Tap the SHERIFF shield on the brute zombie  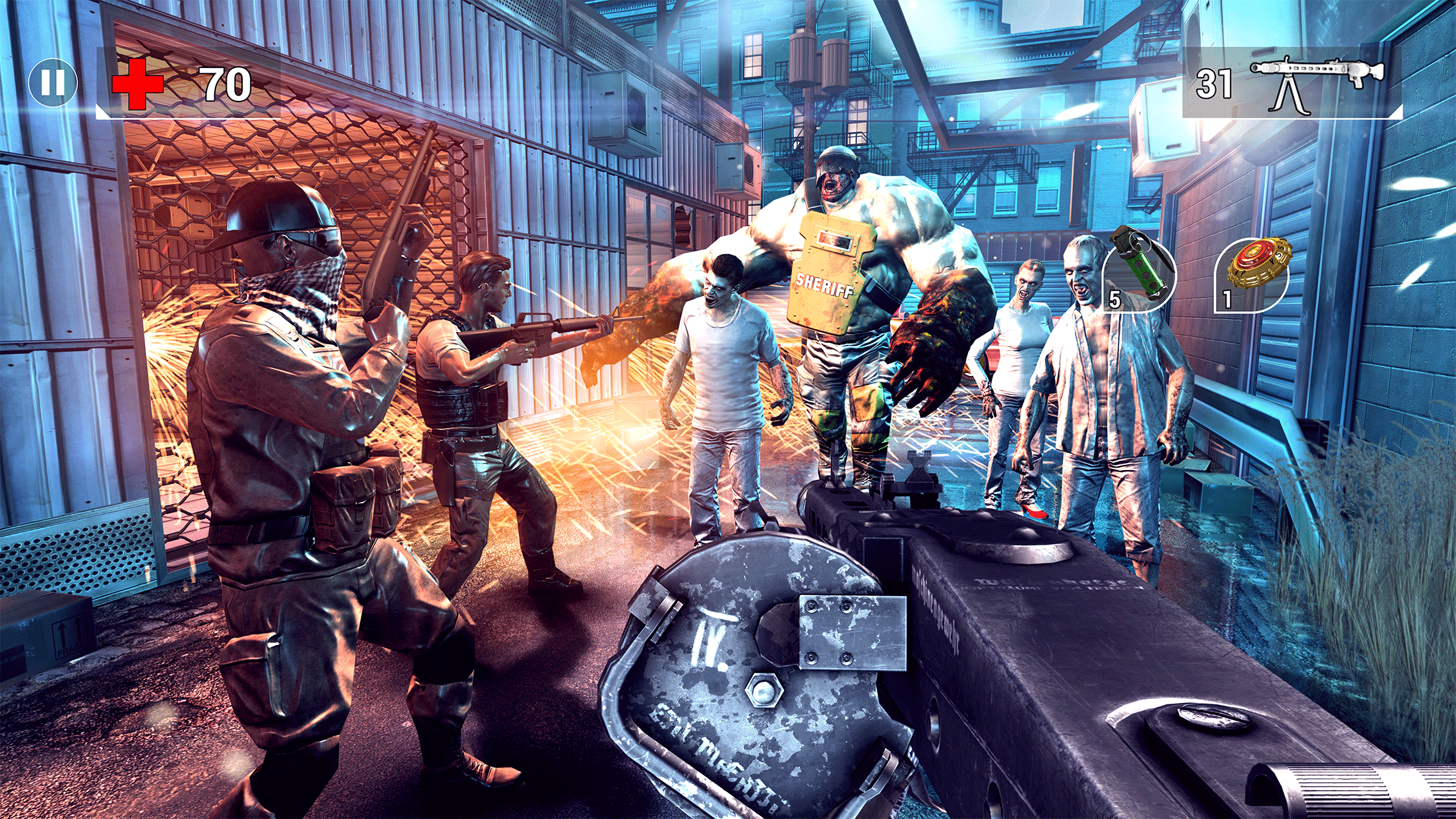point(826,284)
